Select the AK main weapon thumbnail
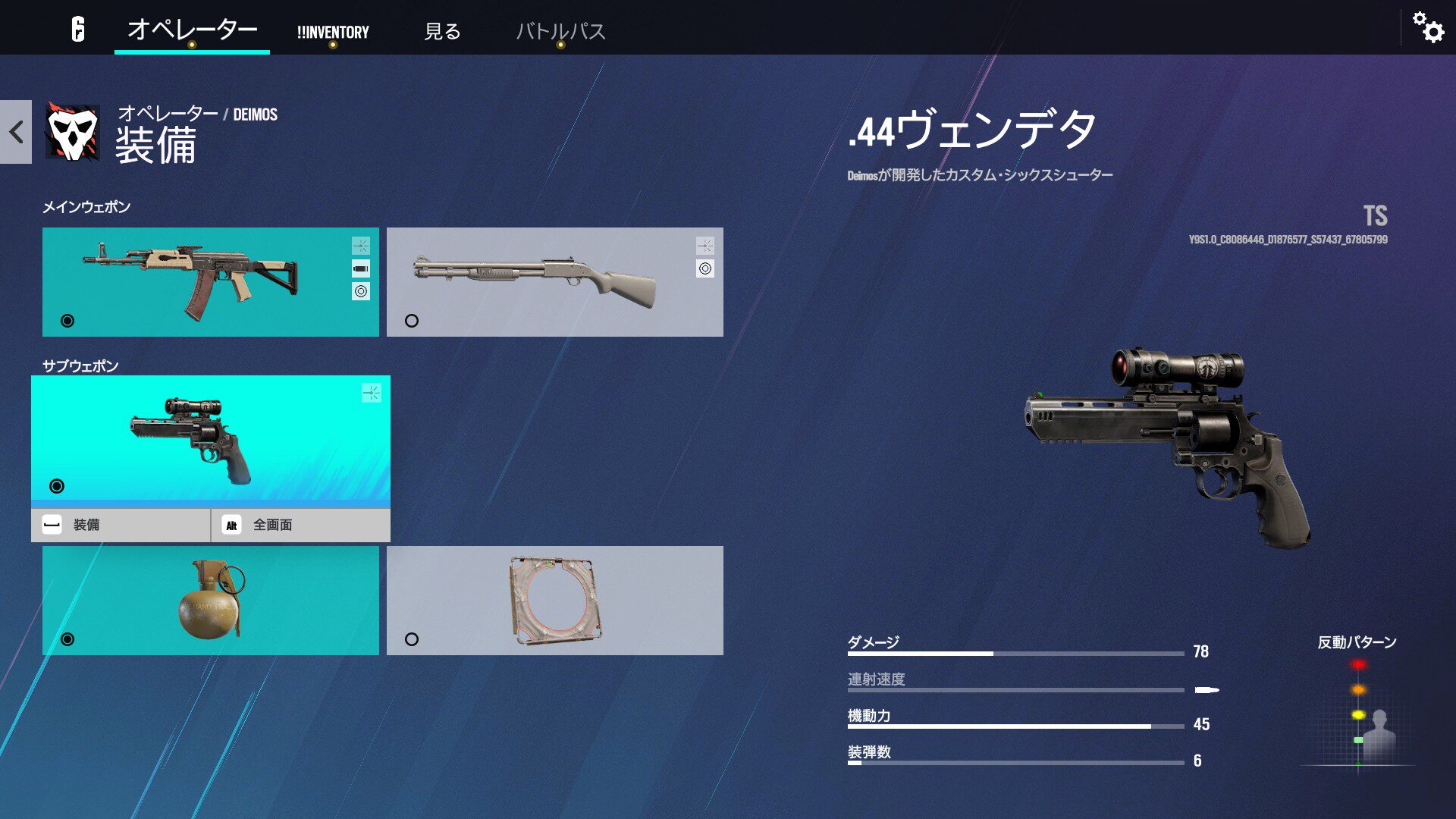The width and height of the screenshot is (1456, 819). coord(190,273)
